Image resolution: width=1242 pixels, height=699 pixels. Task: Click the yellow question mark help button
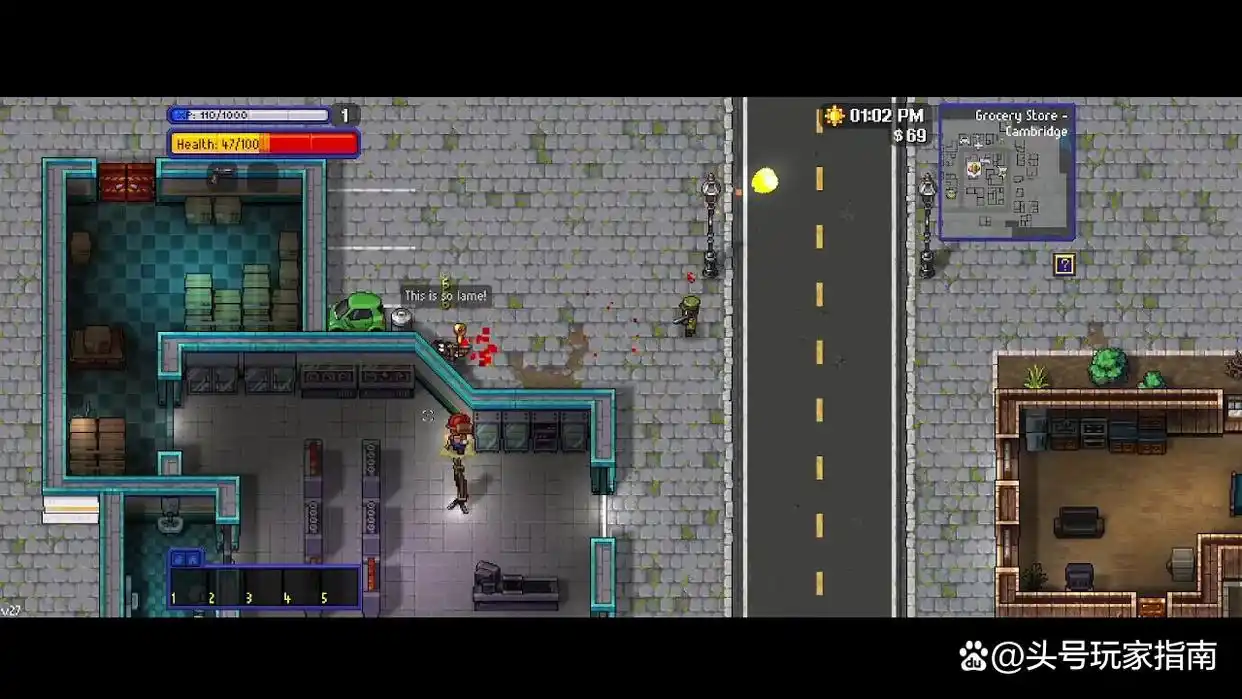(1064, 265)
